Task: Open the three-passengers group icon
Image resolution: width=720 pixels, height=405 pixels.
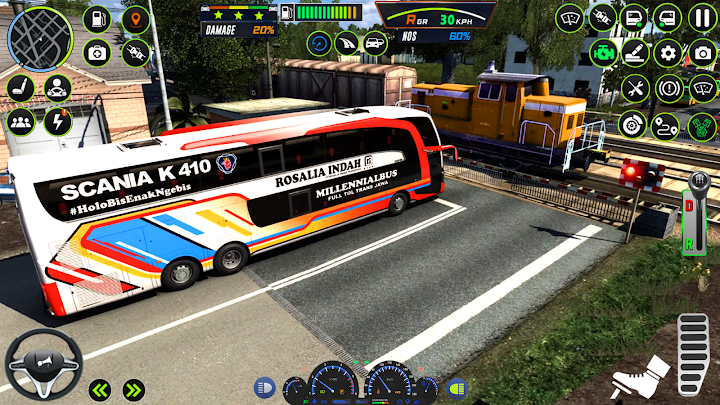Action: (21, 122)
